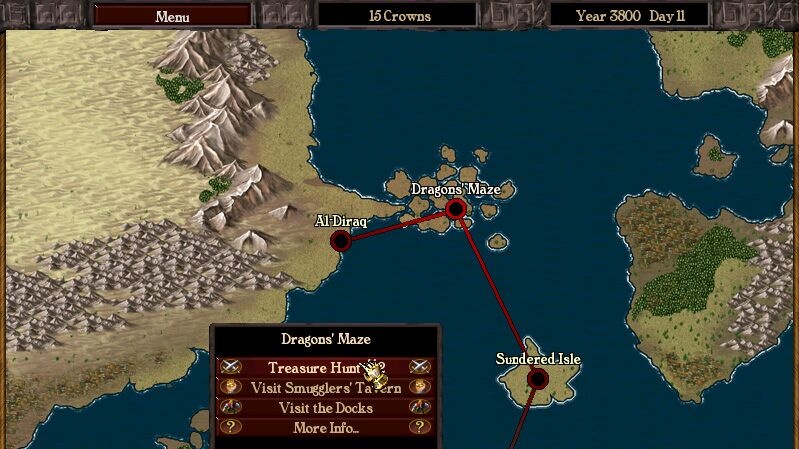This screenshot has height=449, width=799.
Task: Select Visit the Docks
Action: tap(325, 408)
